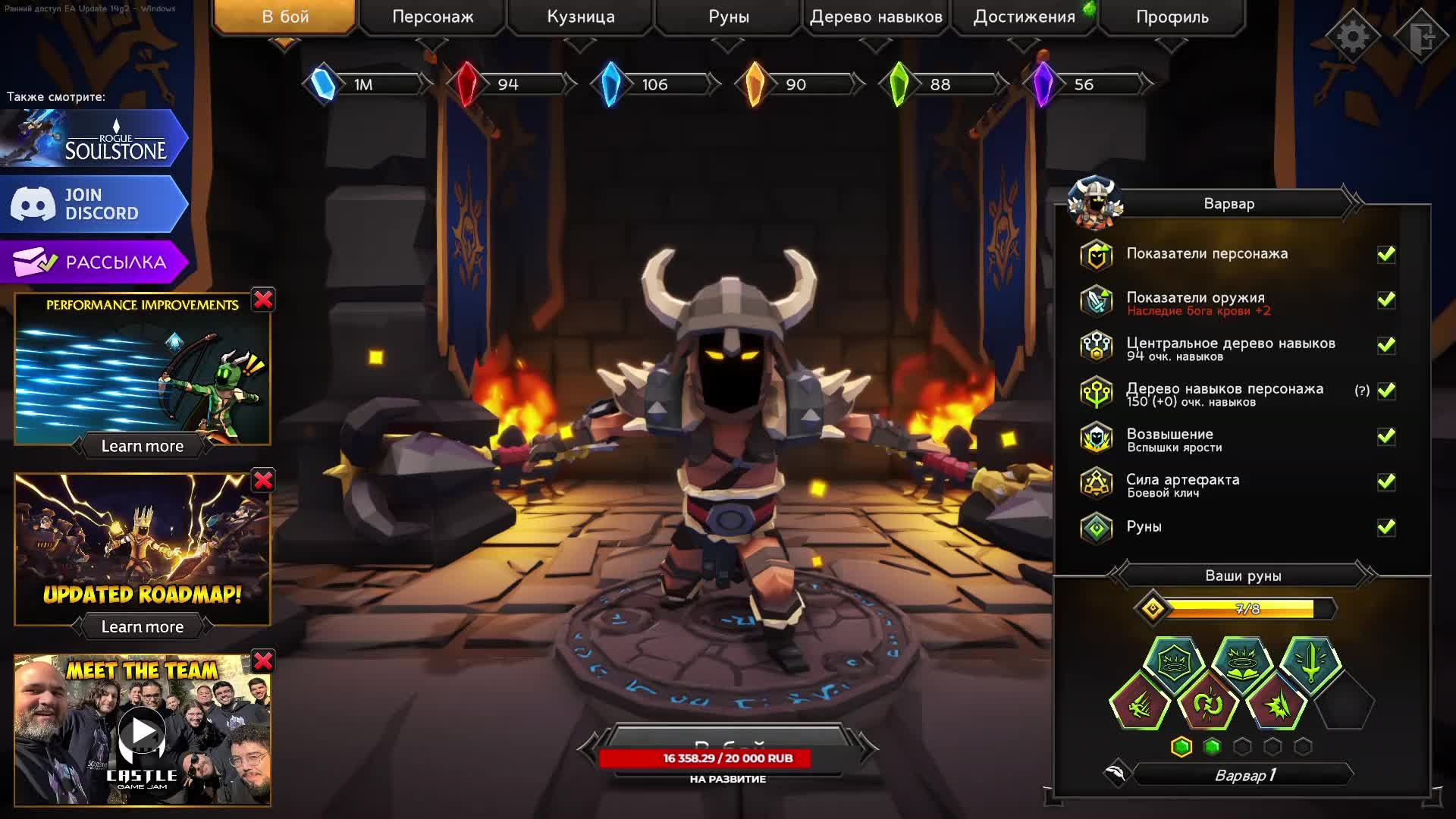The image size is (1456, 819).
Task: Show the Достижения tab
Action: (1024, 17)
